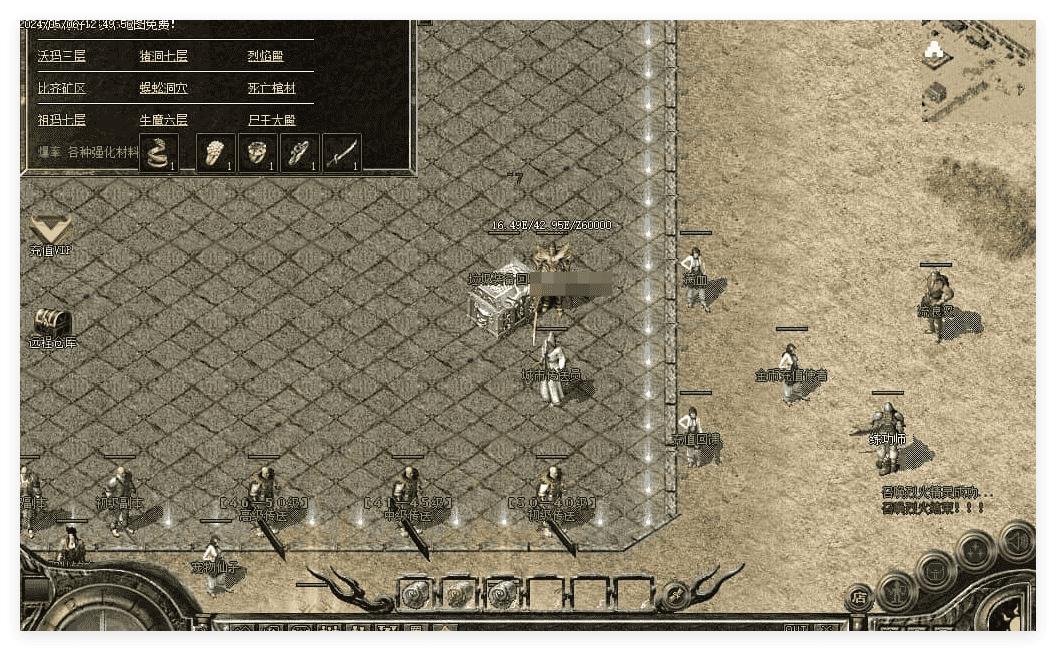Select the 祖玛七层 map link
The height and width of the screenshot is (651, 1056).
click(62, 120)
